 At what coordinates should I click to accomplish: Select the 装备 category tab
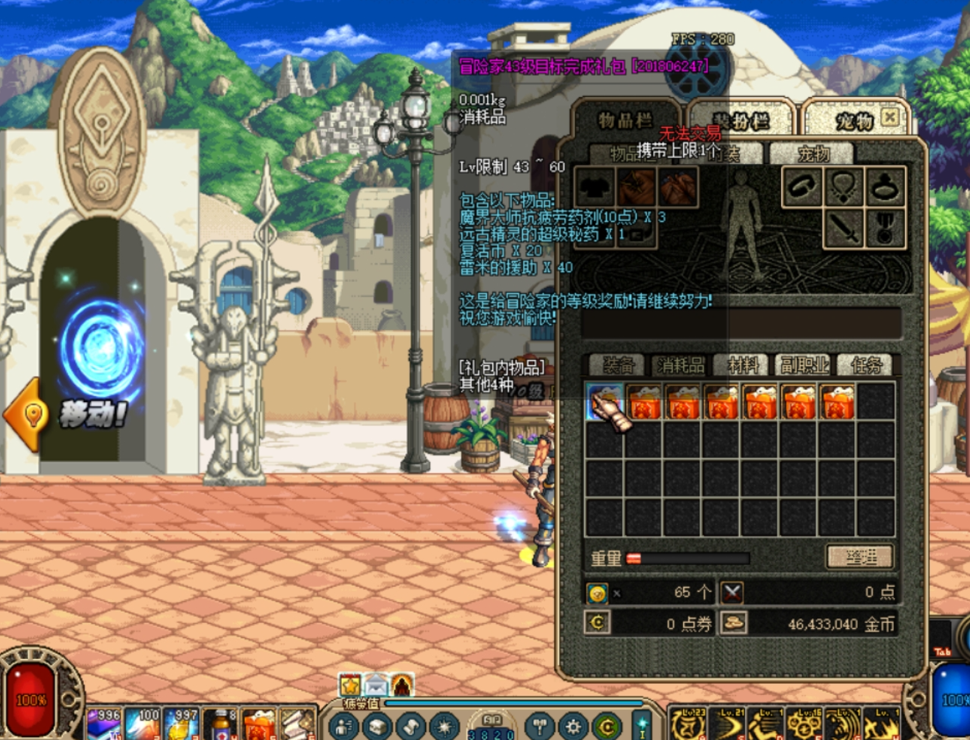[614, 365]
